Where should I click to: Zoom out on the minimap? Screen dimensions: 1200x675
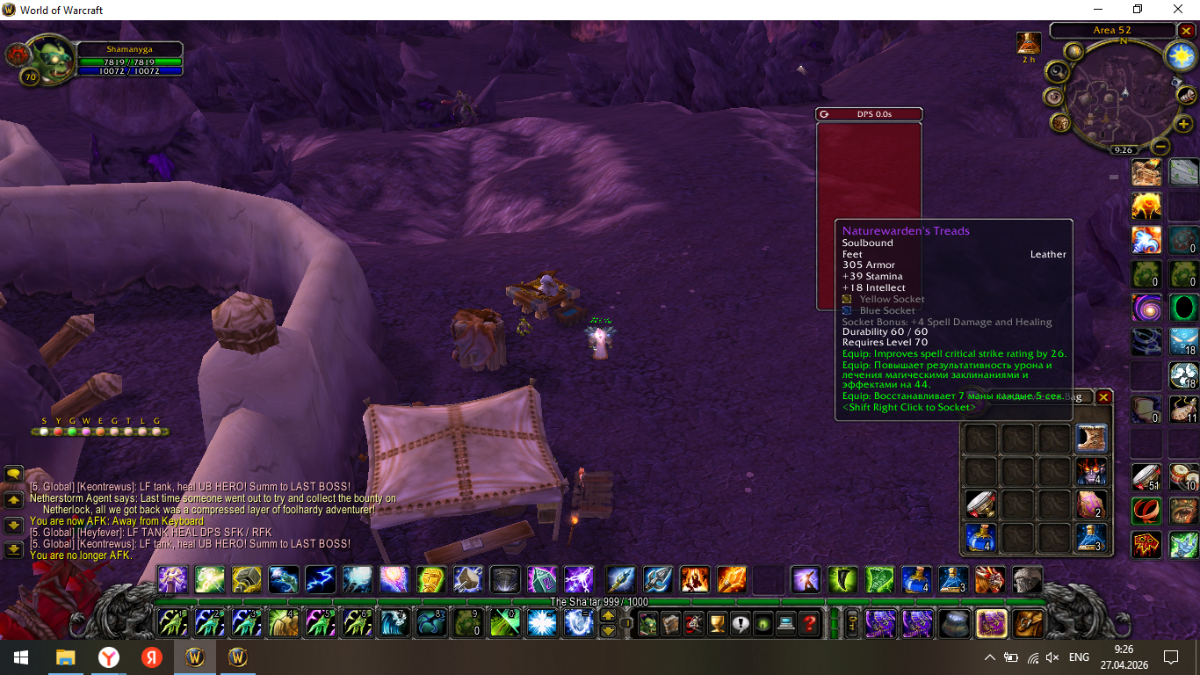[1160, 145]
